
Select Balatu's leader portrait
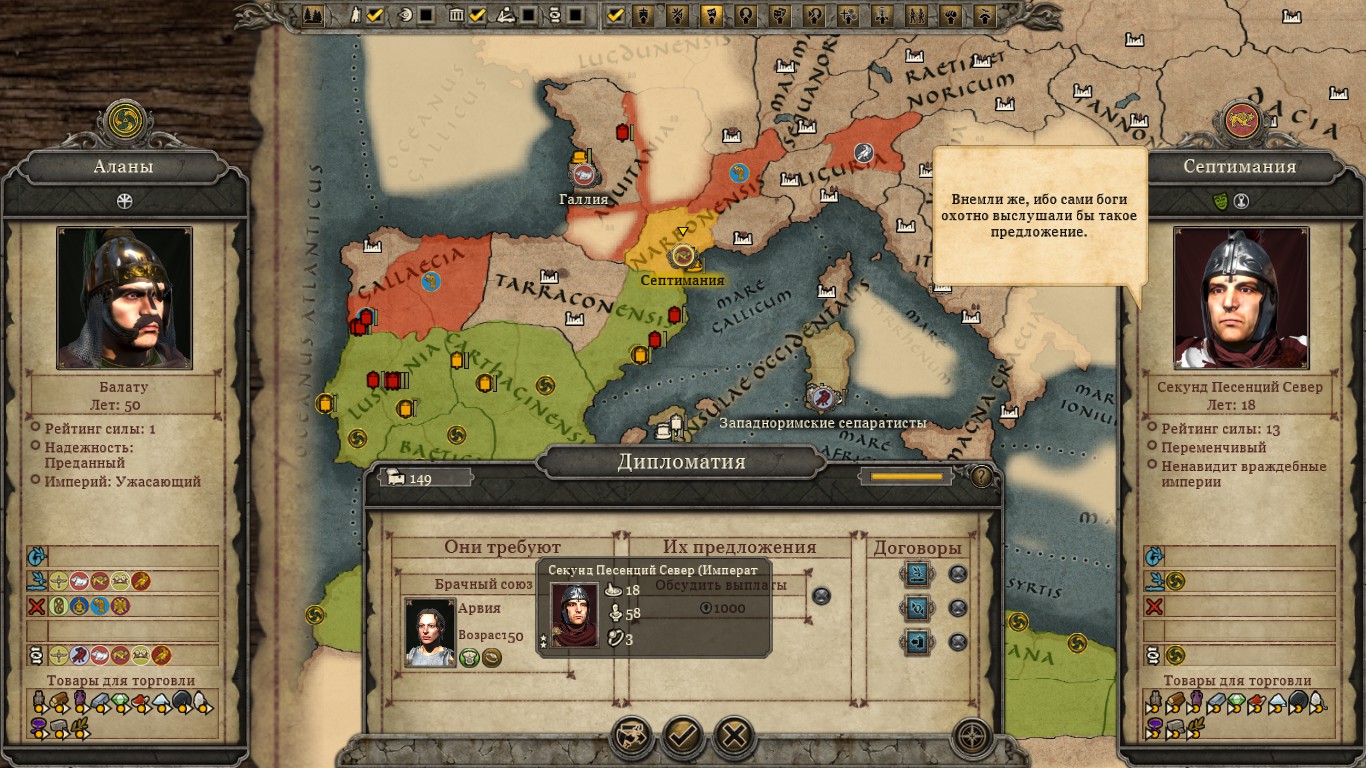coord(124,297)
